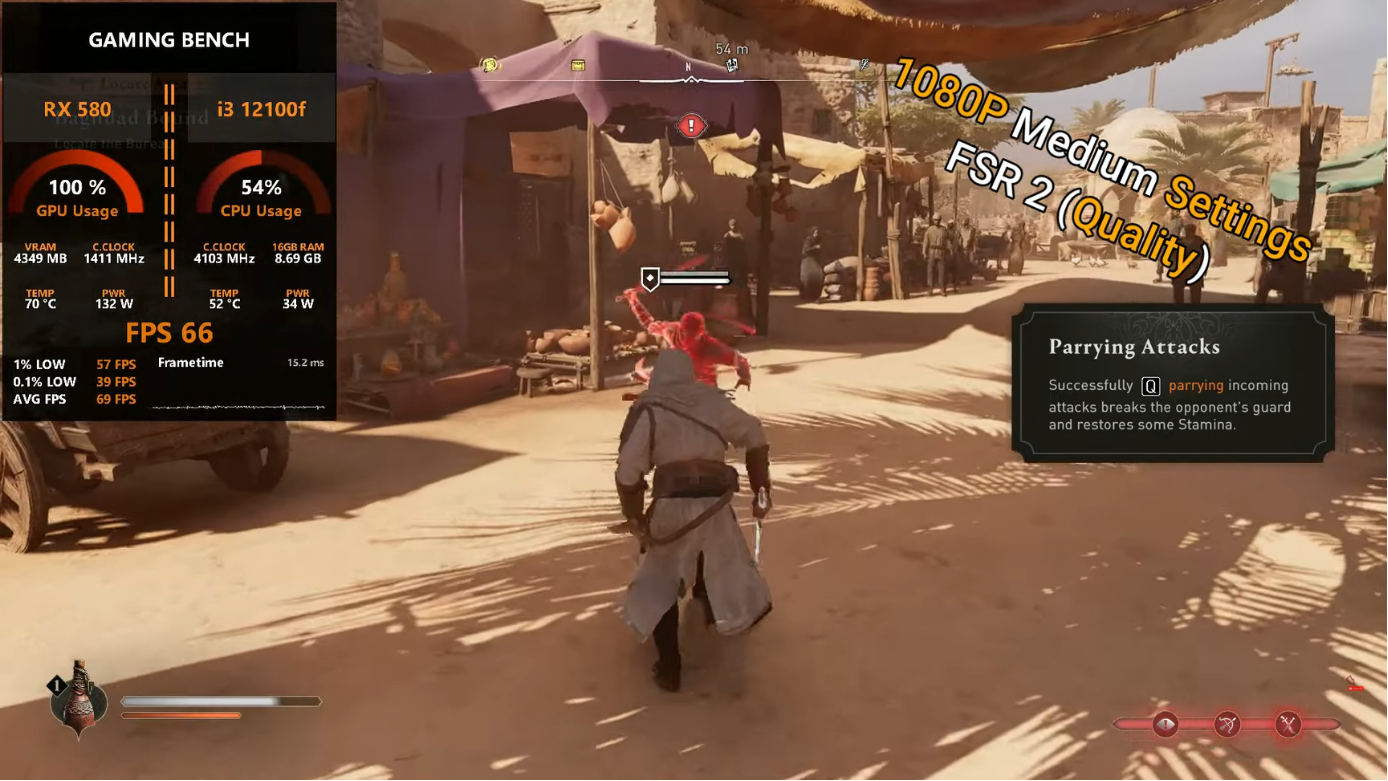Click the eye awareness ability icon
The width and height of the screenshot is (1388, 781).
(1166, 724)
